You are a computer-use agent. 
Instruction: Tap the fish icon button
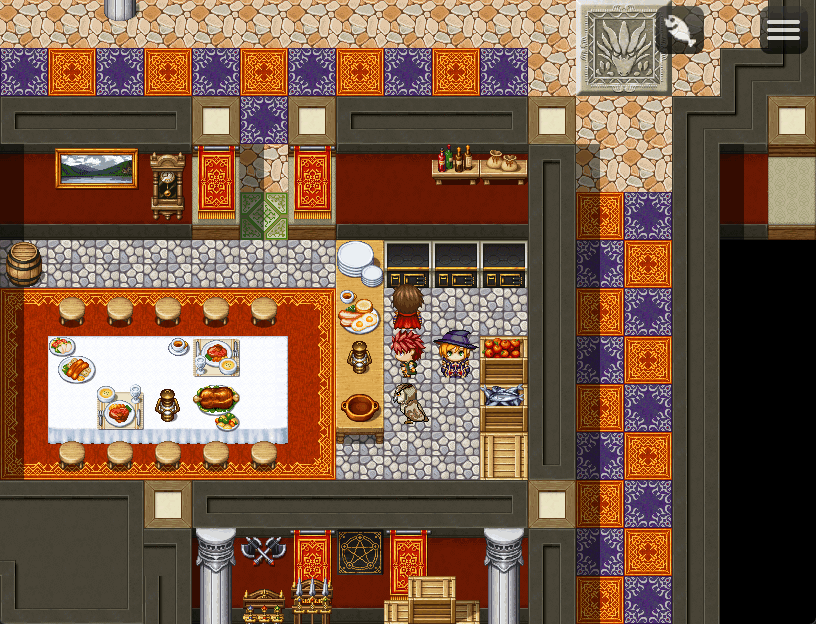click(680, 30)
